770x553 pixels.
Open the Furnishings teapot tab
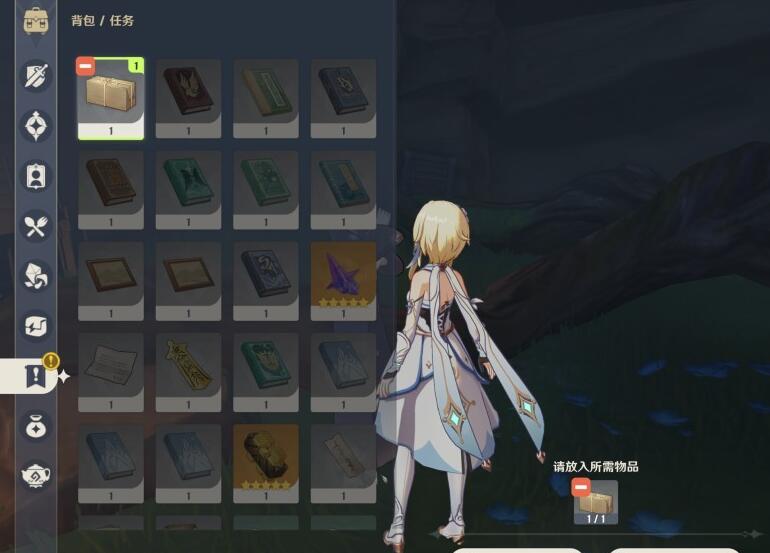[37, 476]
